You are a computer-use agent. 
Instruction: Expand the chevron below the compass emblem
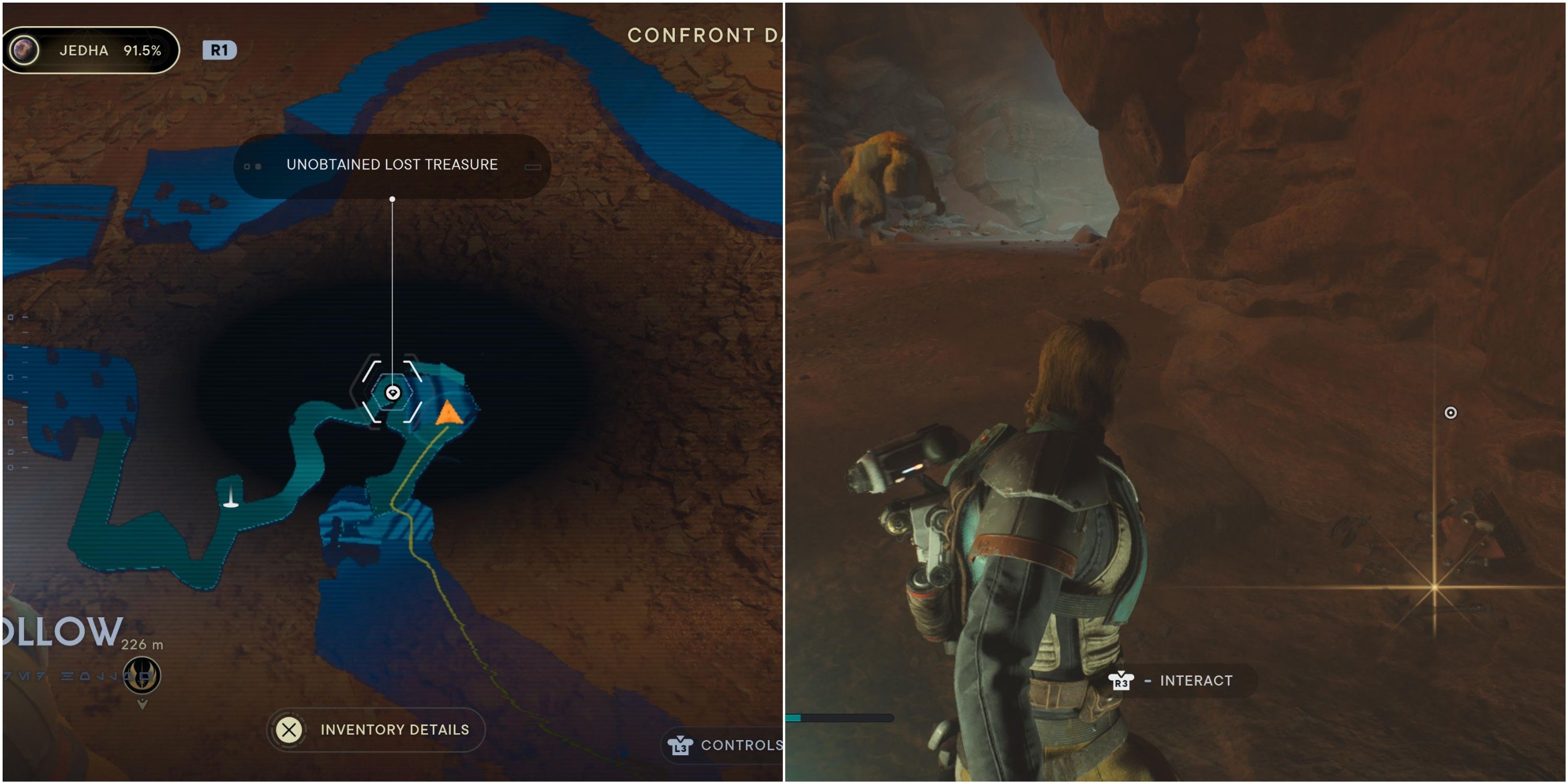[x=143, y=706]
